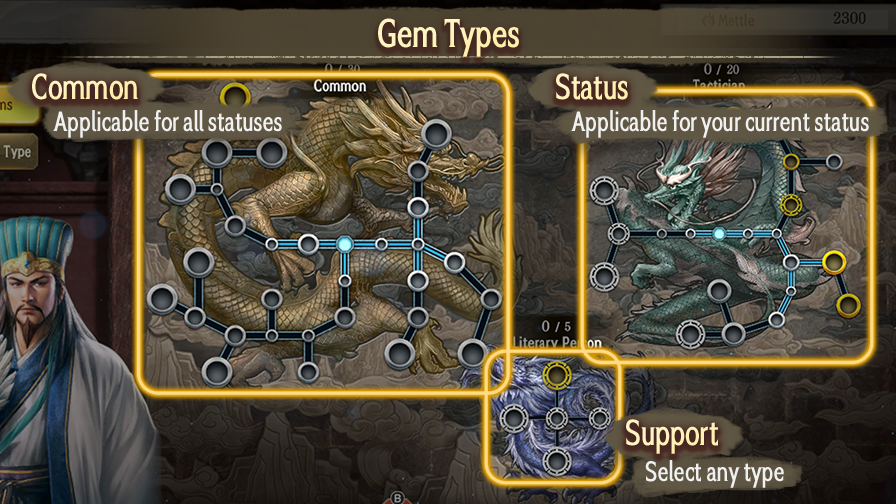Switch to the Type tab
This screenshot has width=896, height=504.
coord(17,153)
